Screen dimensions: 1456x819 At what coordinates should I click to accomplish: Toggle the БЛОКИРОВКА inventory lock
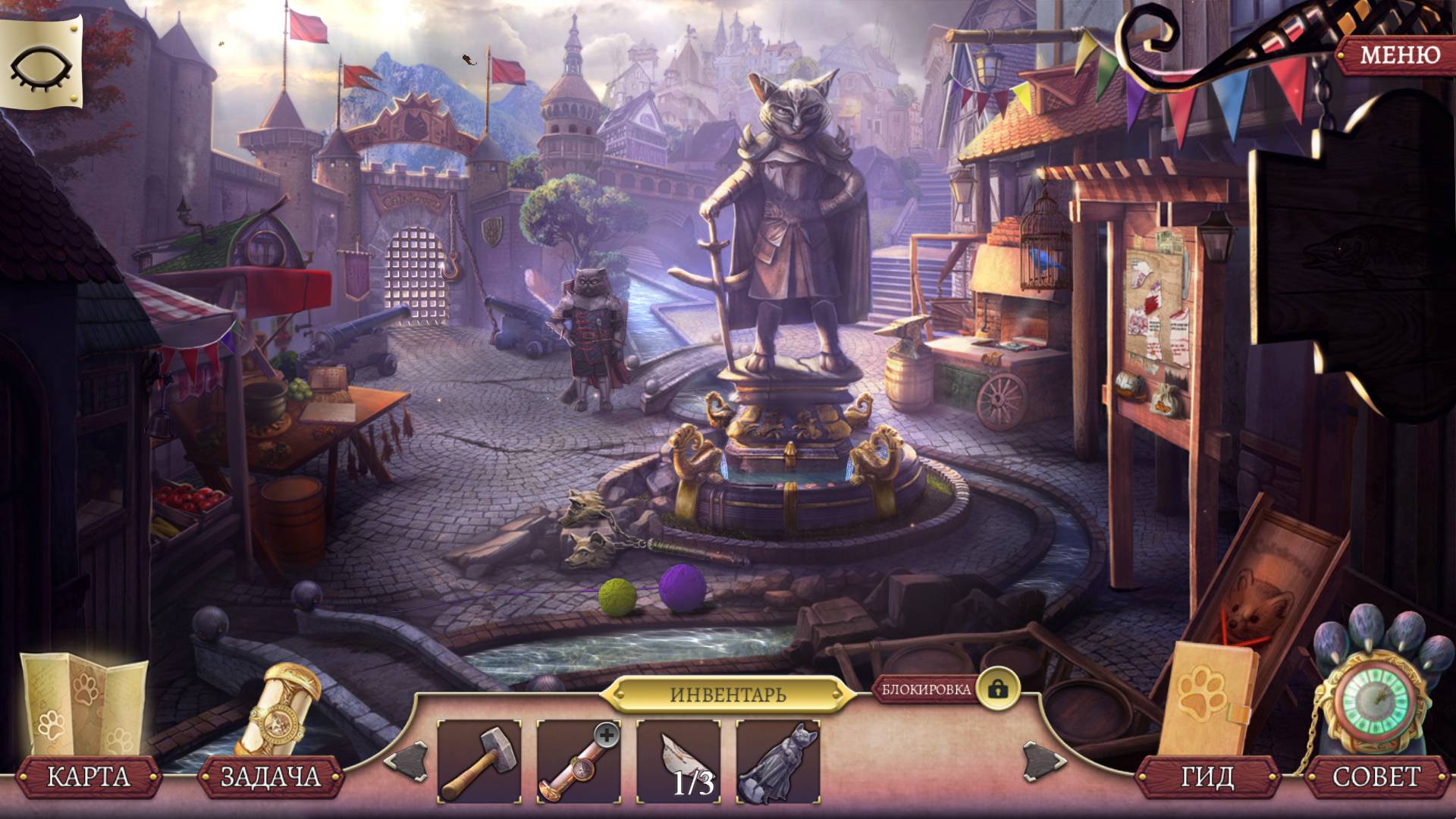click(997, 689)
